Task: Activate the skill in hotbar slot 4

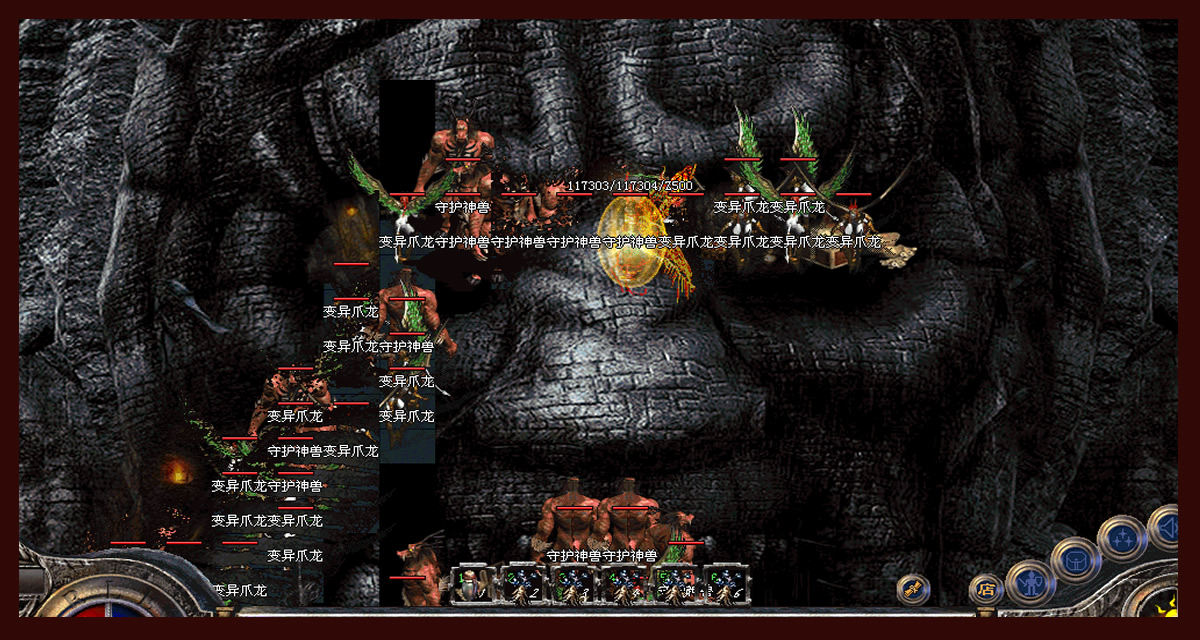Action: tap(625, 584)
